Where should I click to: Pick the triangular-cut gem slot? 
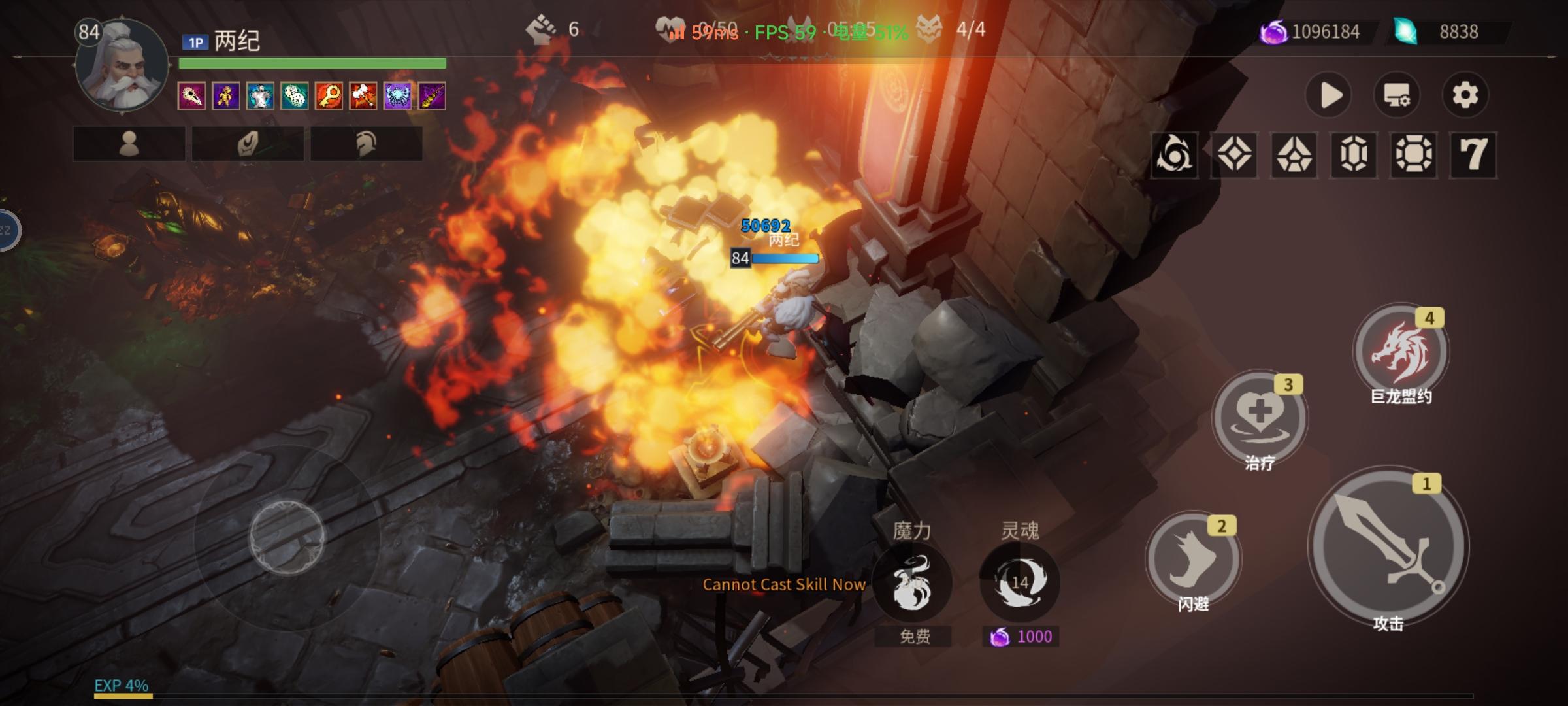[x=1294, y=155]
